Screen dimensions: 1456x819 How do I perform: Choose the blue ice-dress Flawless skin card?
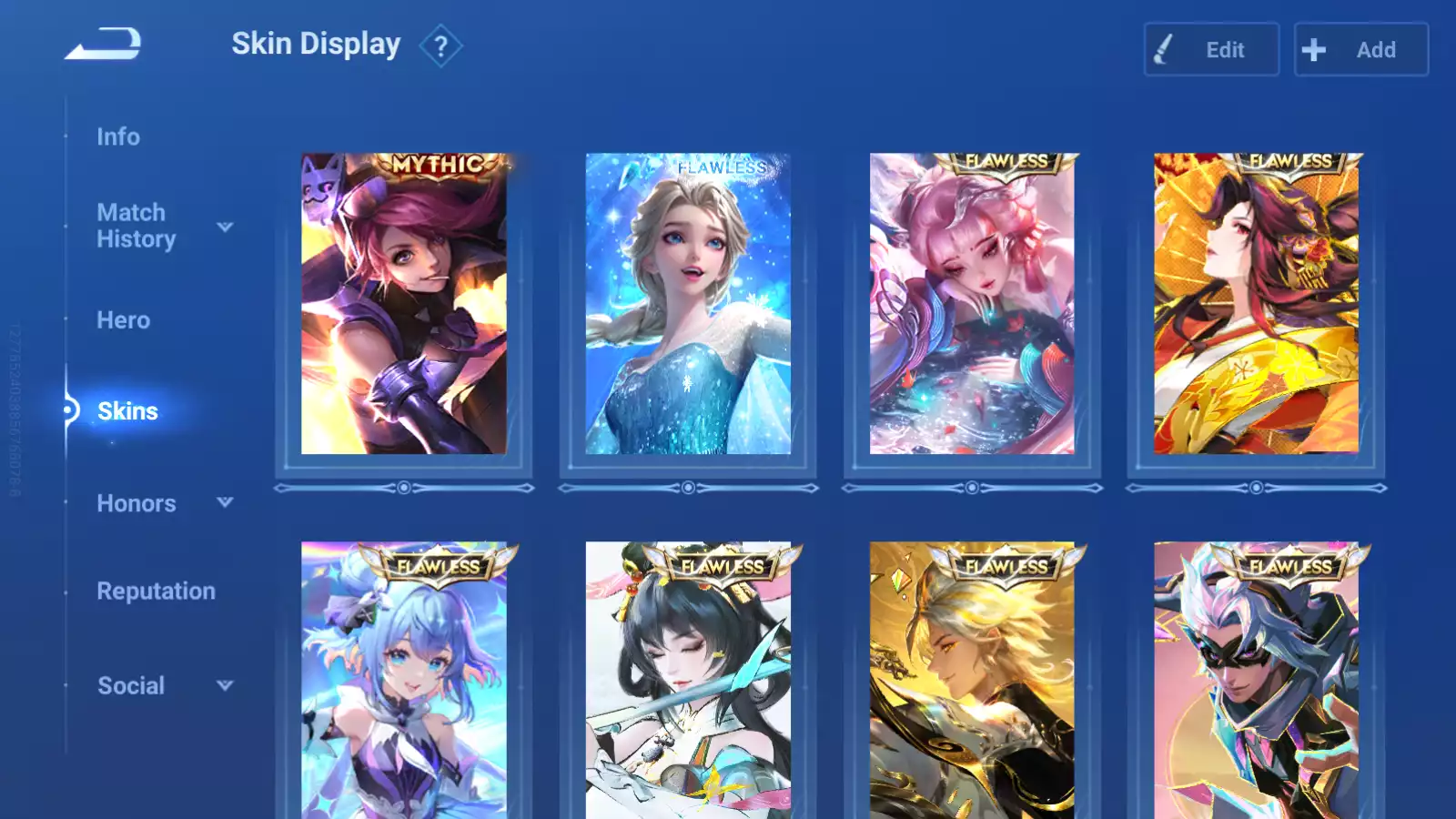(688, 304)
